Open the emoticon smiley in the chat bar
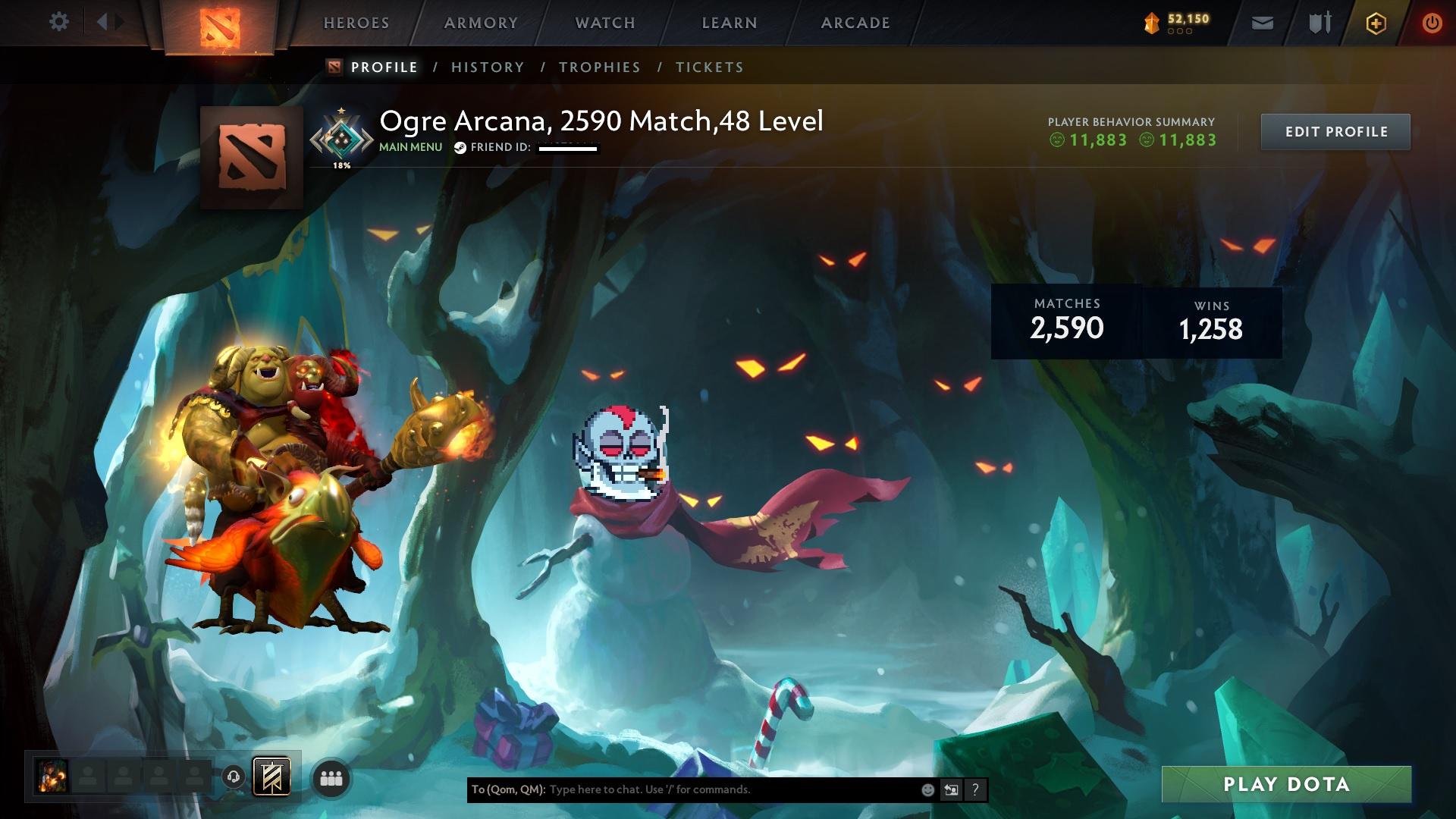The width and height of the screenshot is (1456, 819). click(928, 790)
